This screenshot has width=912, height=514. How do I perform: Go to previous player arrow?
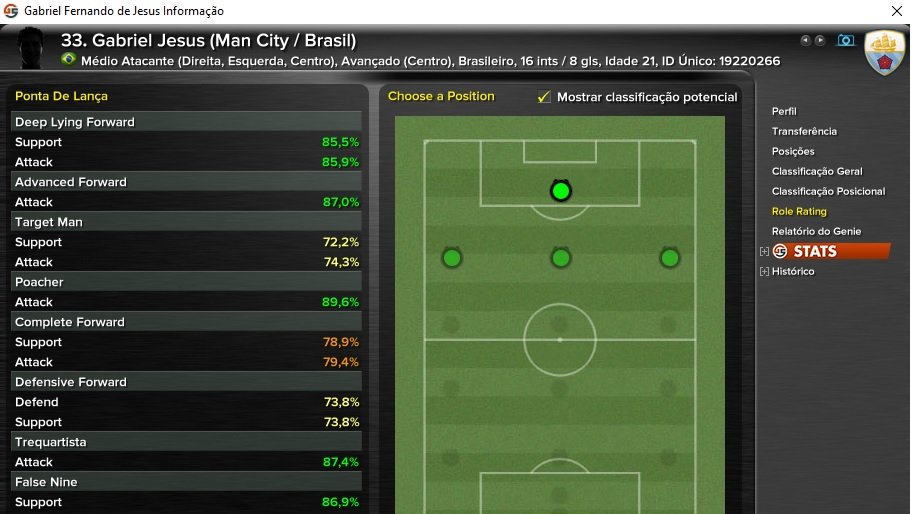pos(805,41)
